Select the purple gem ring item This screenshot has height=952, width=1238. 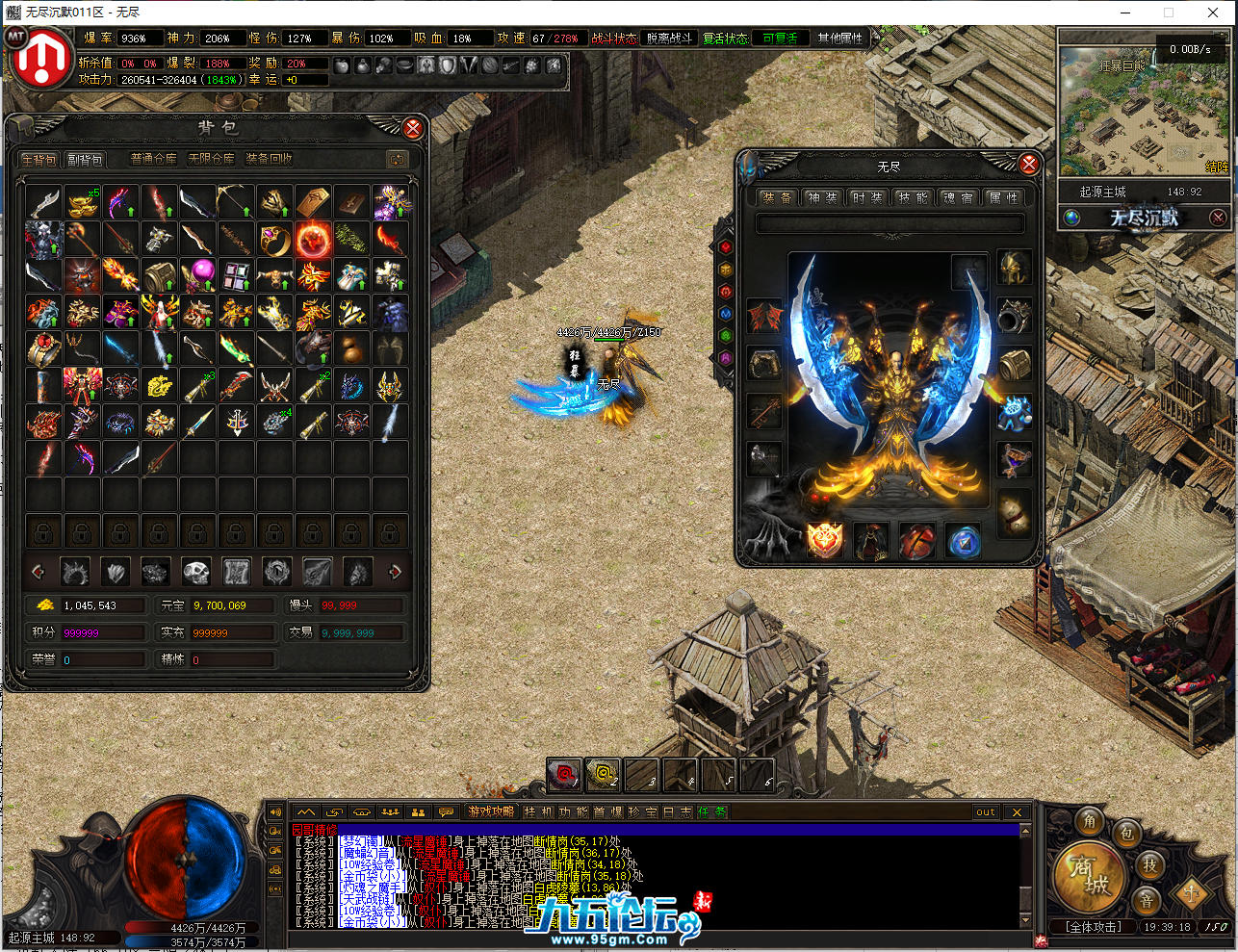tap(274, 239)
